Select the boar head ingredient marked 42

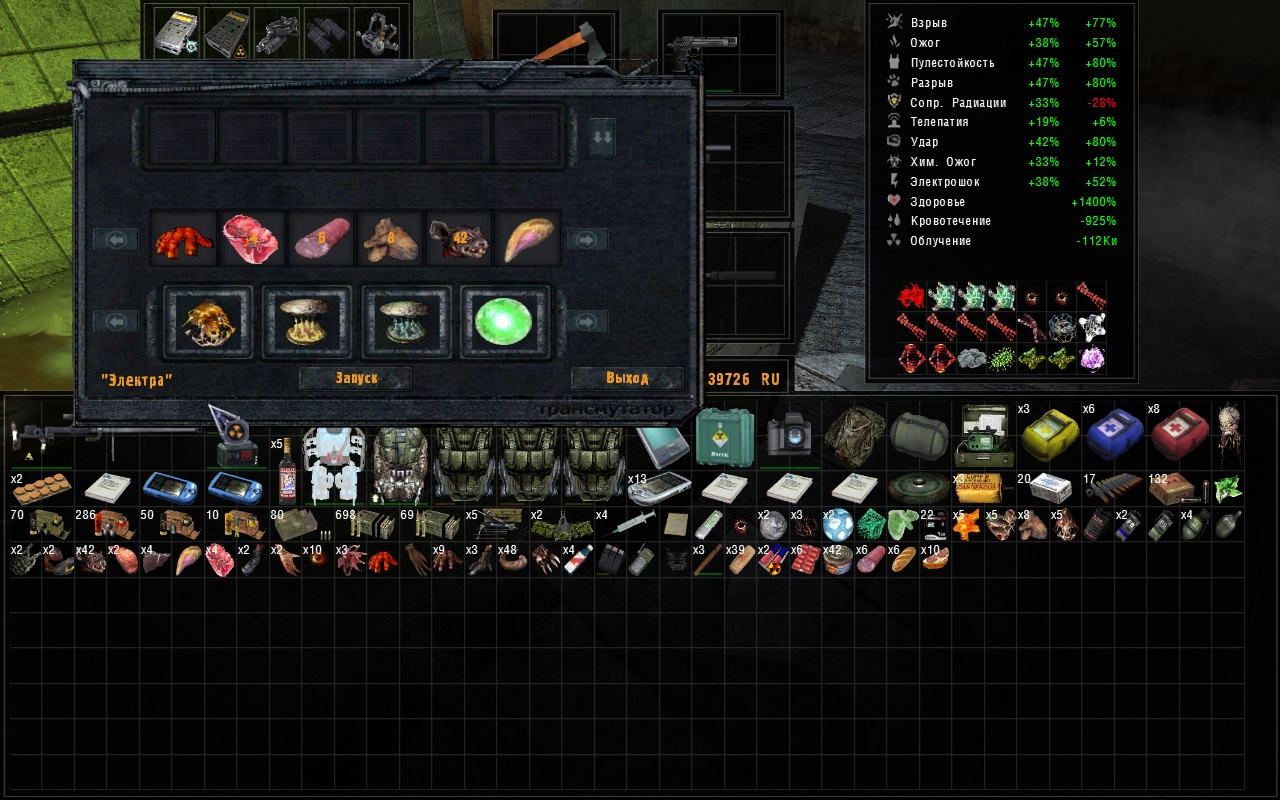click(x=459, y=239)
